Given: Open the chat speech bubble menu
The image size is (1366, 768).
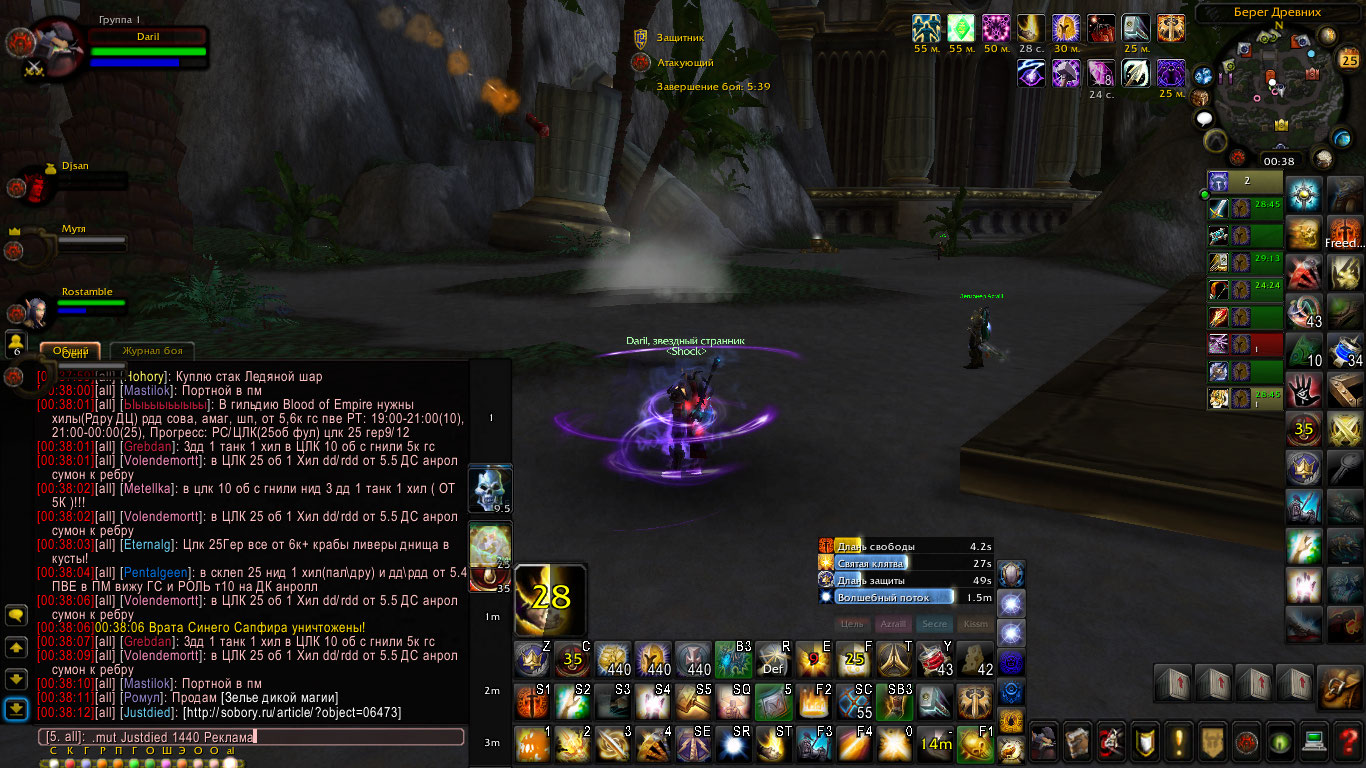Looking at the screenshot, I should (x=16, y=616).
